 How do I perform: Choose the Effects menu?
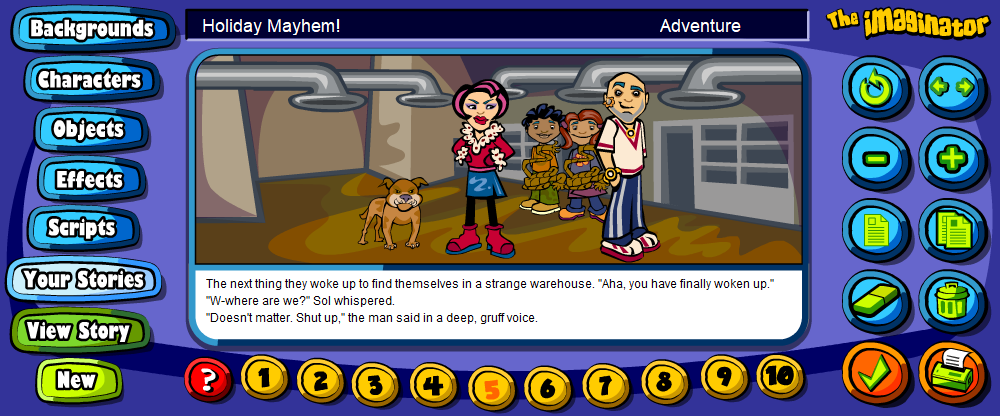coord(88,180)
